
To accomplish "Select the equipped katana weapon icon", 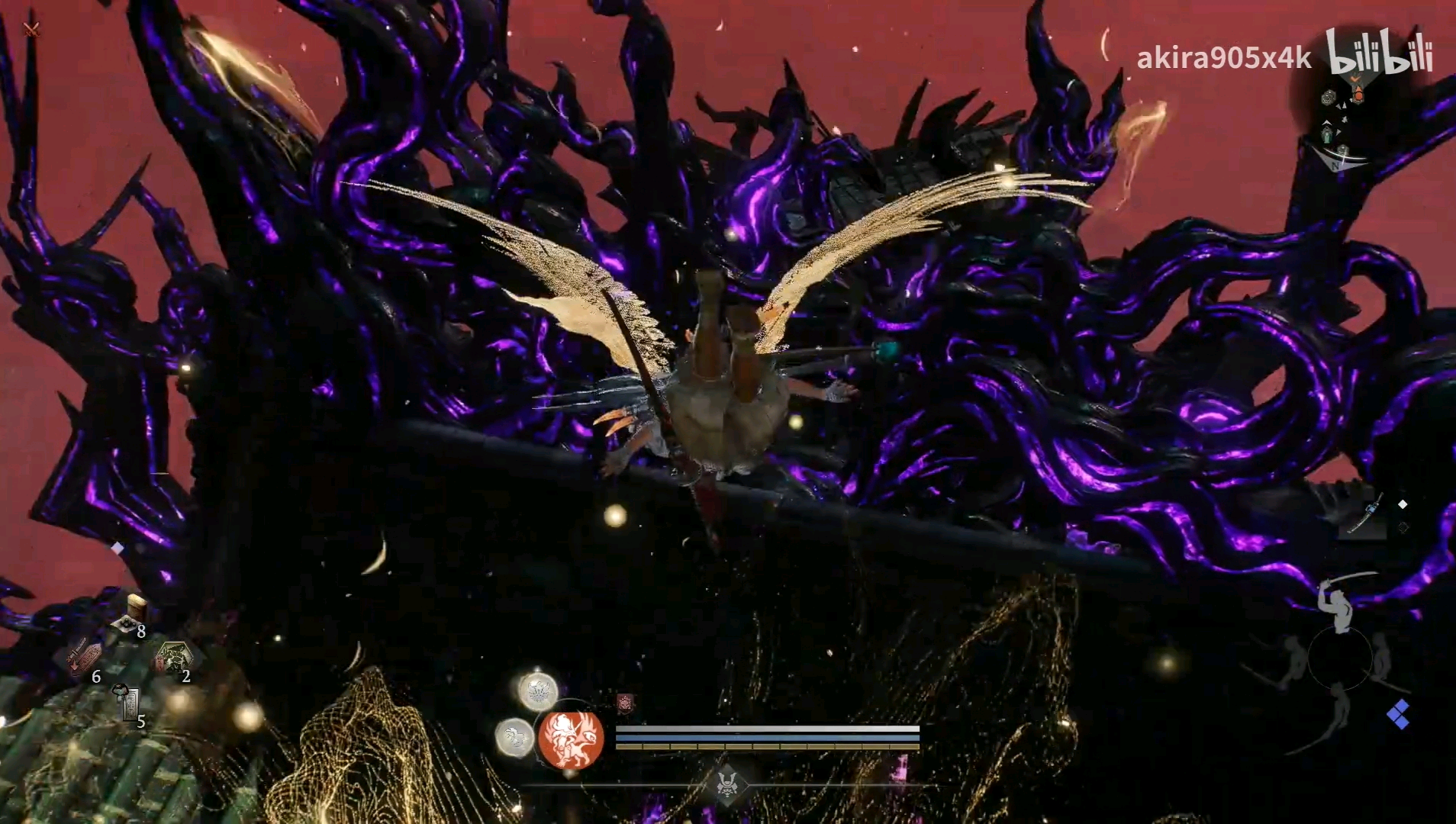I will pyautogui.click(x=1367, y=514).
